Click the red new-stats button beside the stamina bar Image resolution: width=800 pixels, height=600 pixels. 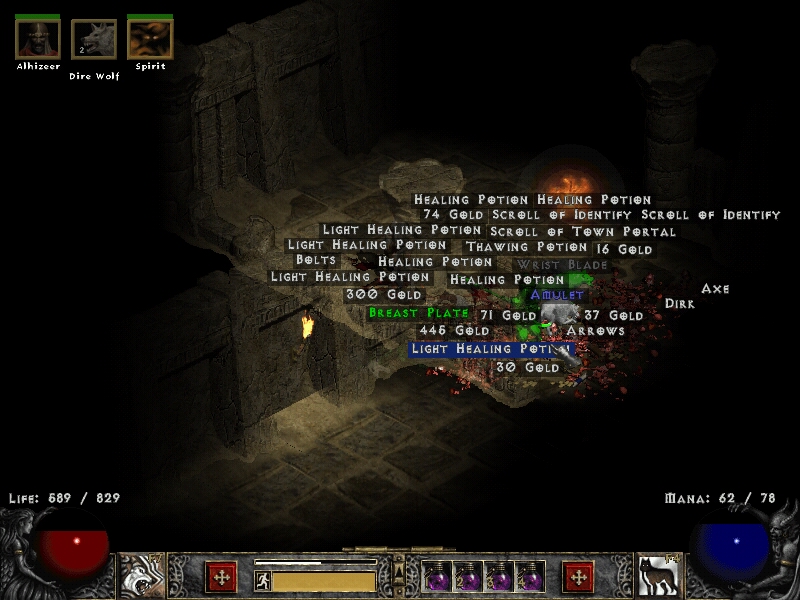coord(220,577)
